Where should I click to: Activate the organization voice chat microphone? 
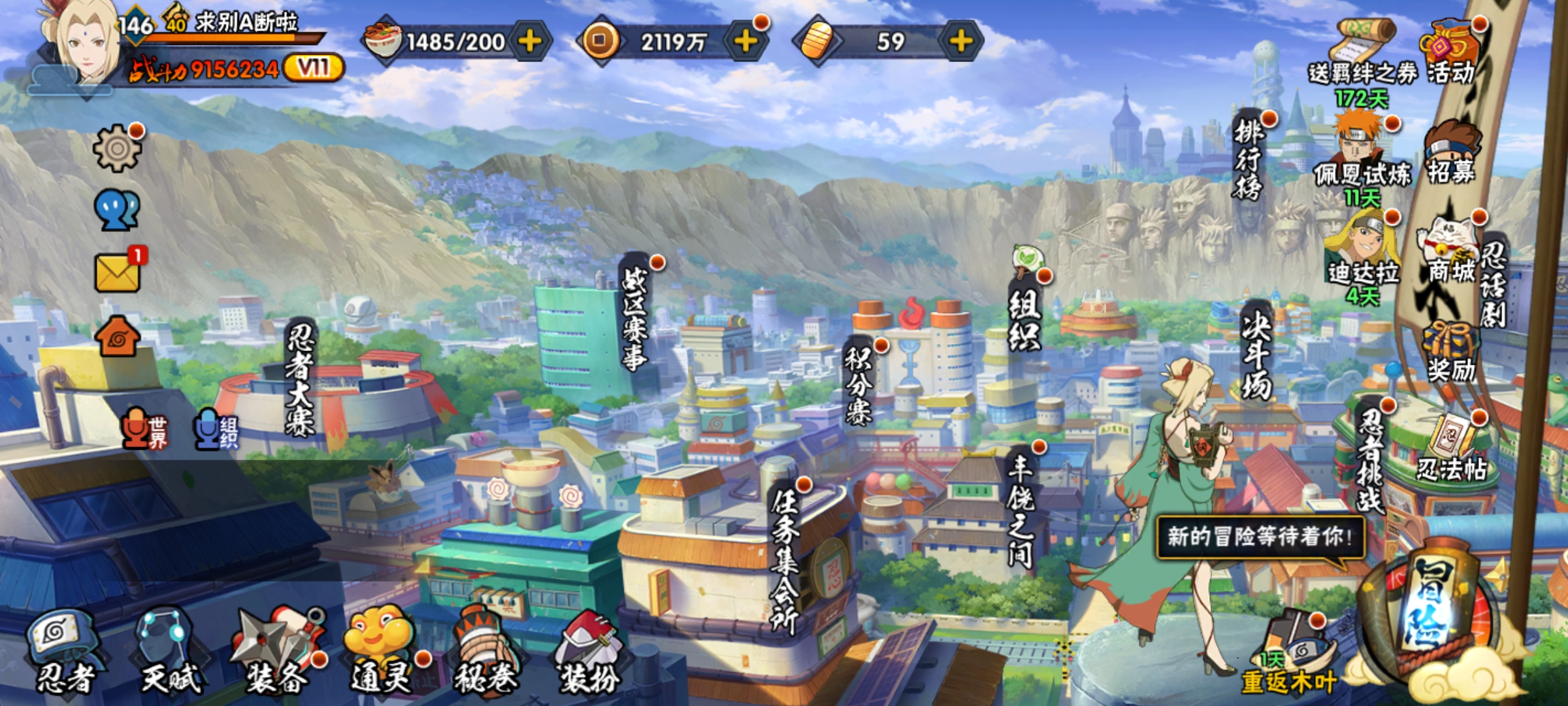(216, 429)
